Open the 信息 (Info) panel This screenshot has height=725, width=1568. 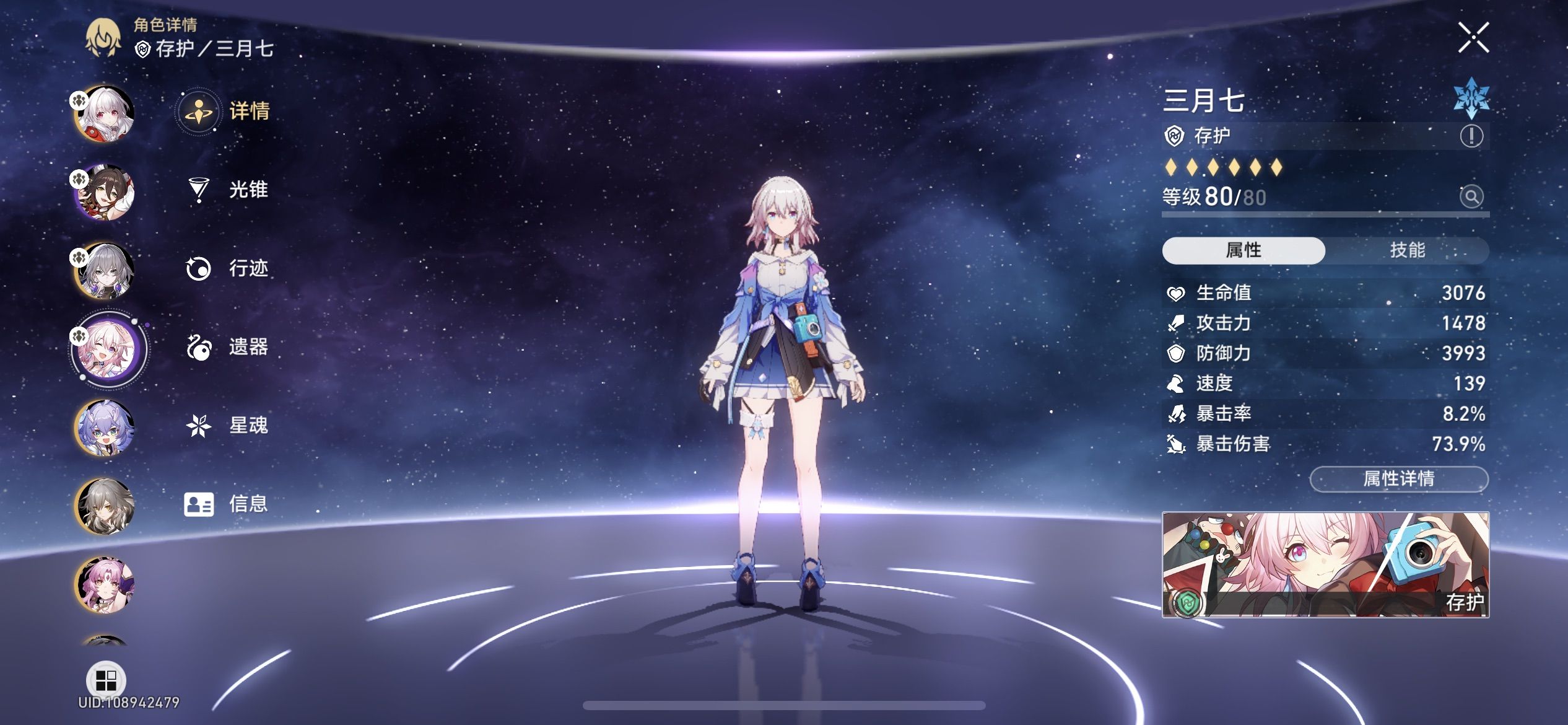248,504
